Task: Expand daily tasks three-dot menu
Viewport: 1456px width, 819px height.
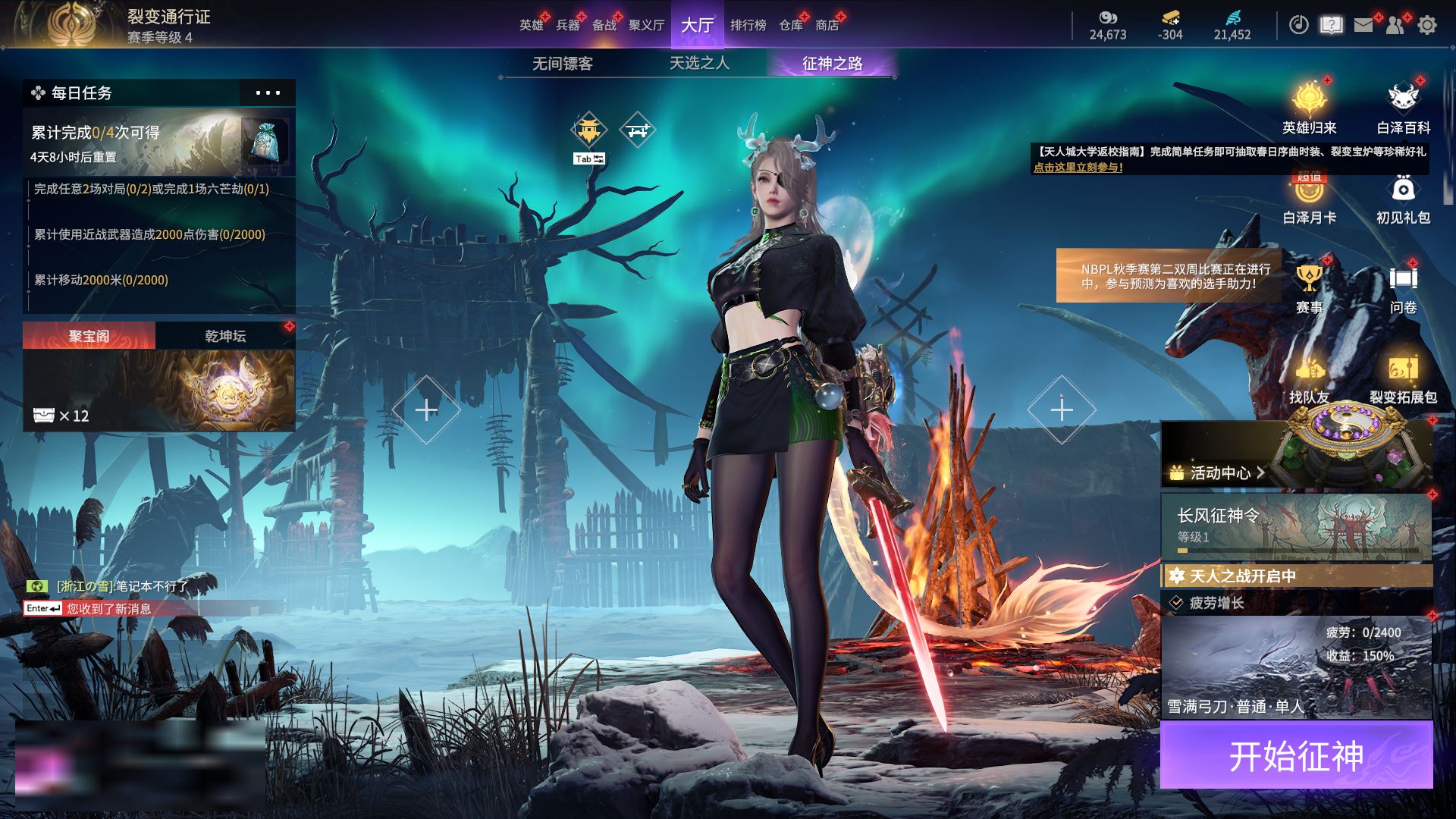Action: coord(268,93)
